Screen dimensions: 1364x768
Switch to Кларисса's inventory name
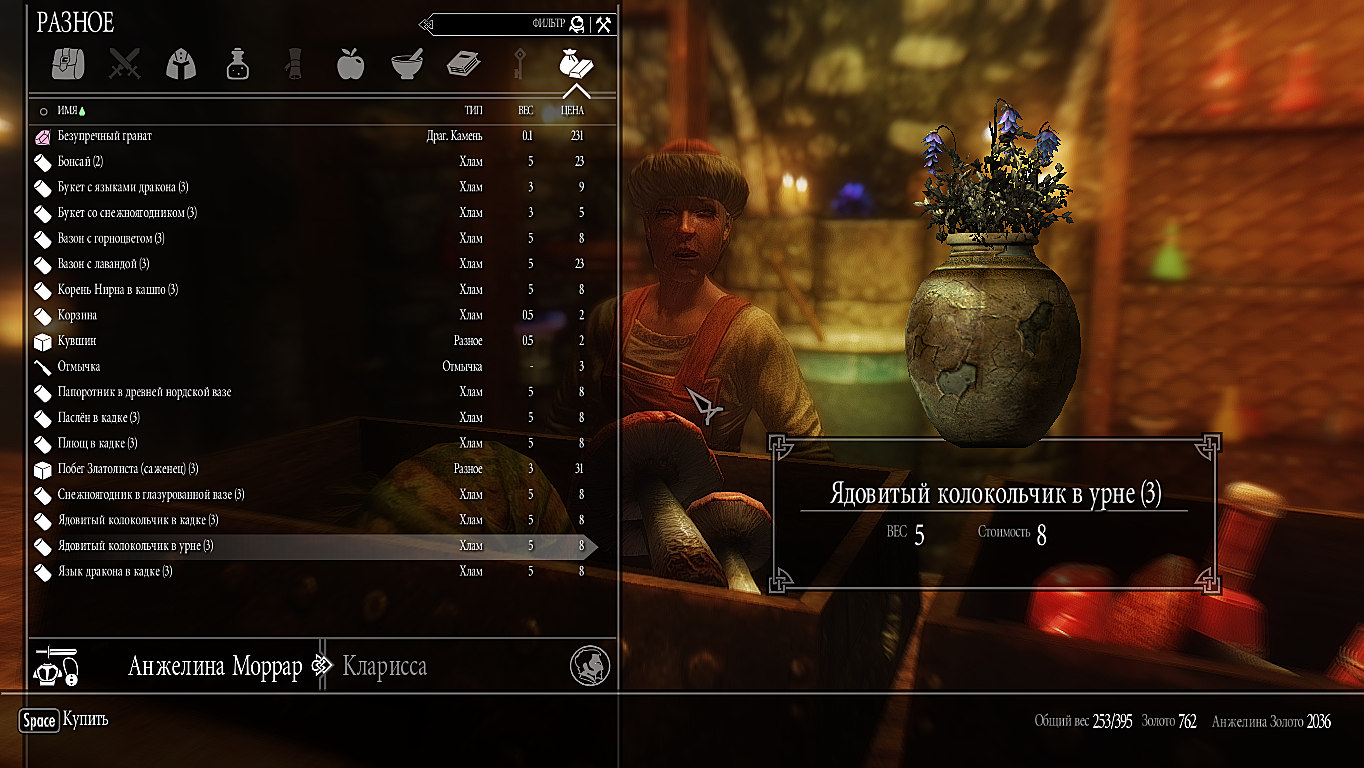(x=385, y=667)
